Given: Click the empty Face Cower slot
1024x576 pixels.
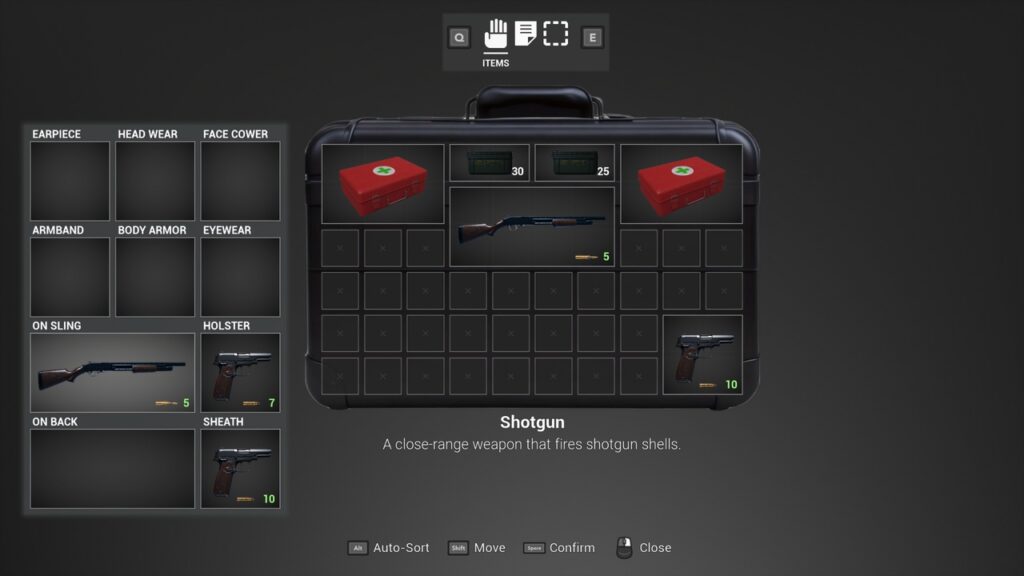Looking at the screenshot, I should pos(240,181).
